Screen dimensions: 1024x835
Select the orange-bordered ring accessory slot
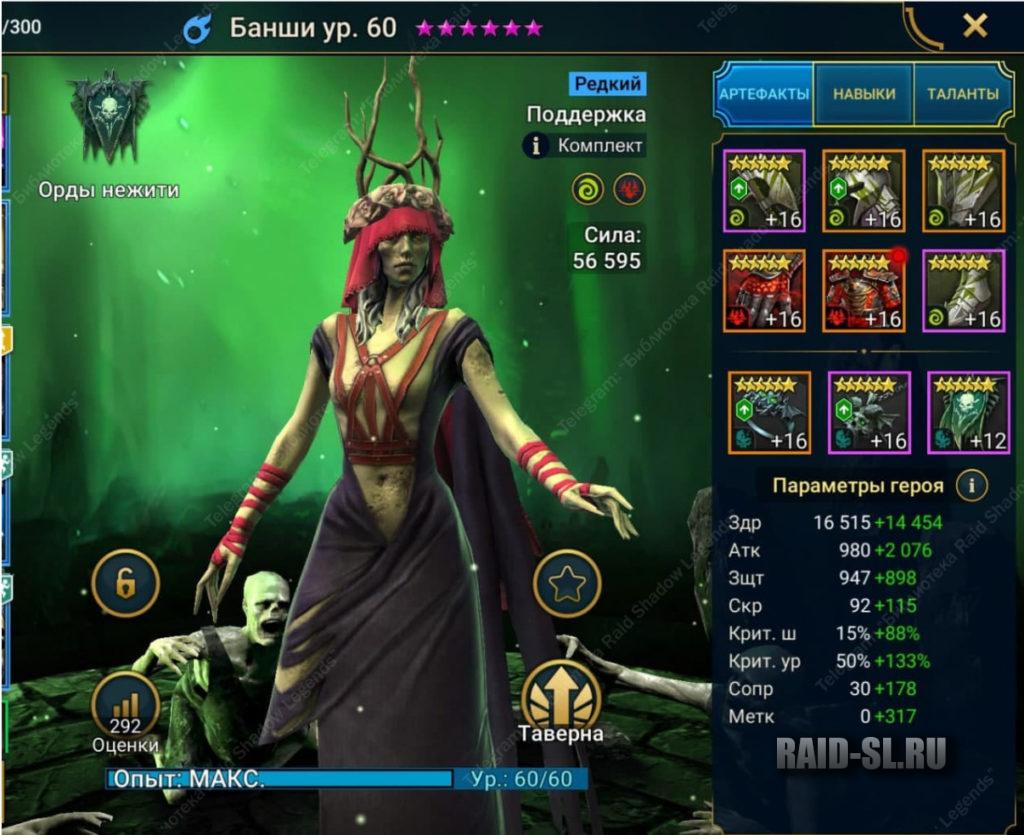coord(768,412)
